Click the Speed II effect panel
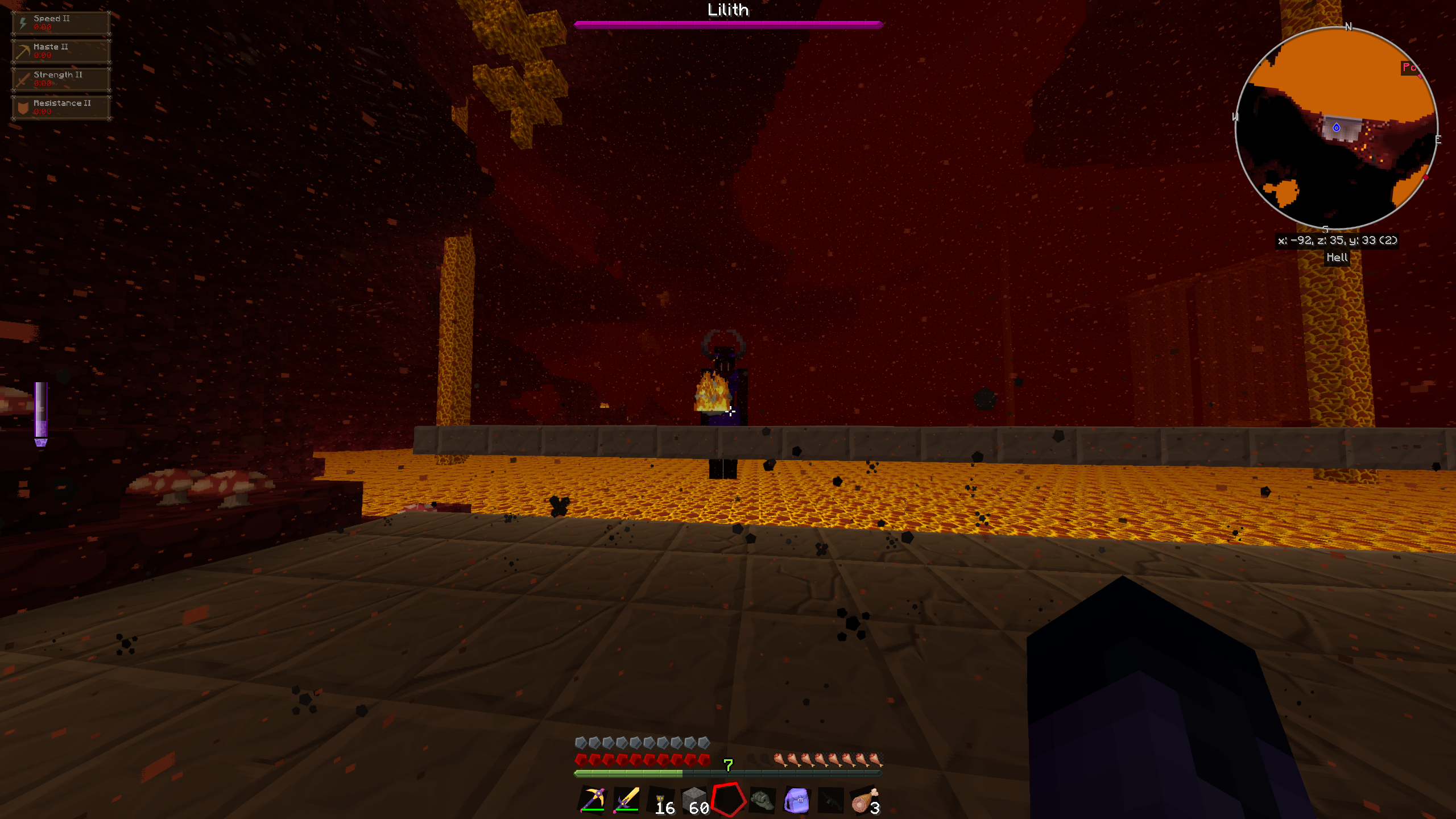The image size is (1456, 819). pyautogui.click(x=61, y=23)
